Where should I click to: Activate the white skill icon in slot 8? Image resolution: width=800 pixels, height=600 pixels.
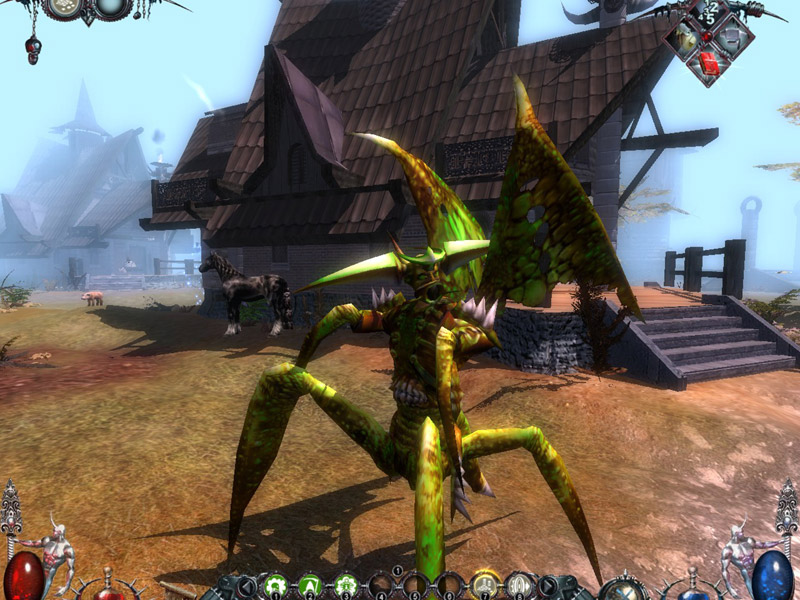click(x=519, y=584)
